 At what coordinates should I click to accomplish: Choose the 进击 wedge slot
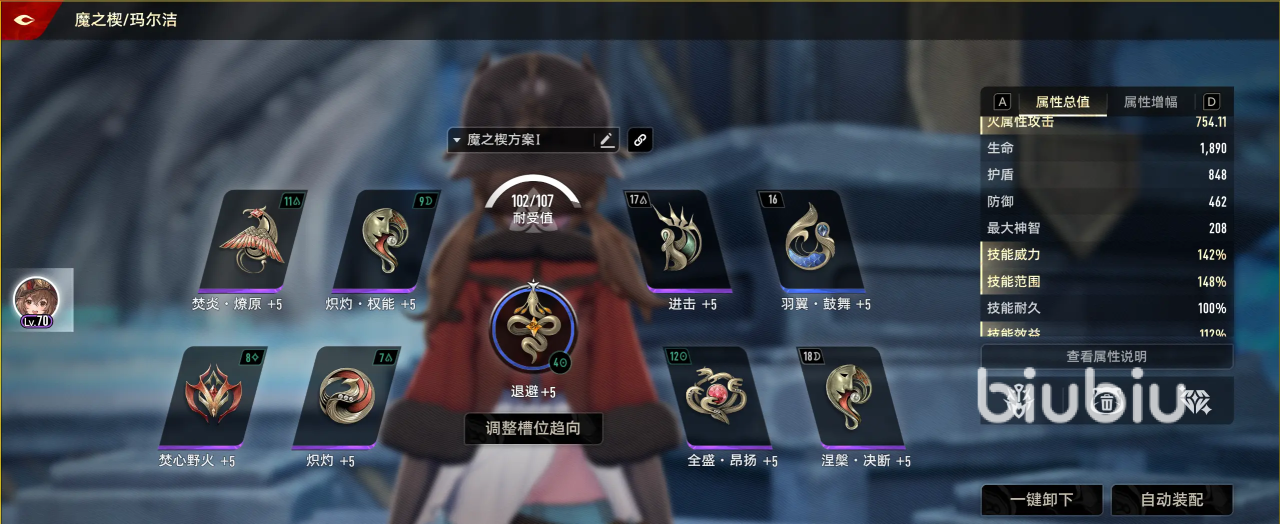click(676, 240)
